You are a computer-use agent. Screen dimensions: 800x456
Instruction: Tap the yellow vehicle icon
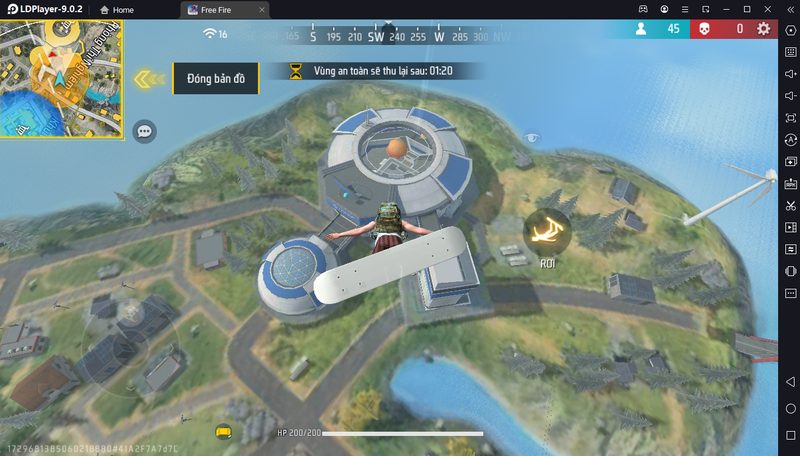(223, 431)
